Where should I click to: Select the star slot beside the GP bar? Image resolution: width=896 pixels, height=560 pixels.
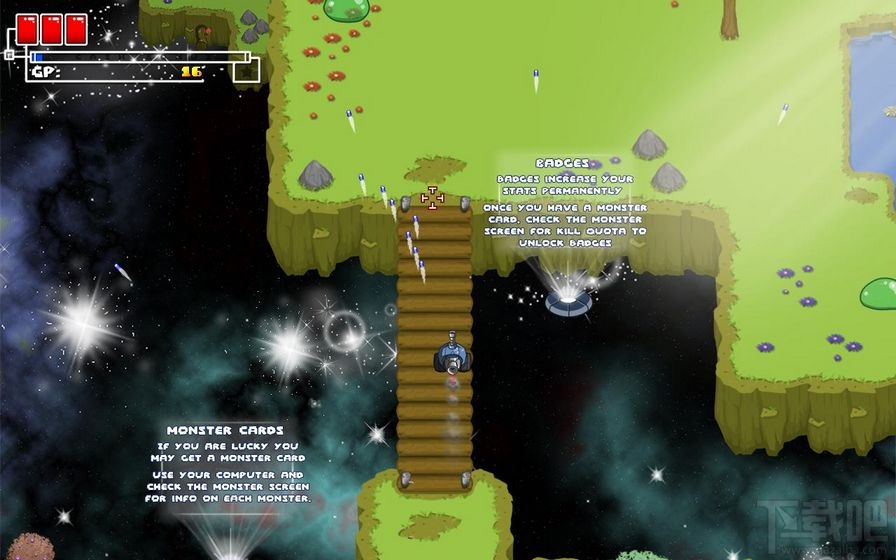tap(246, 70)
